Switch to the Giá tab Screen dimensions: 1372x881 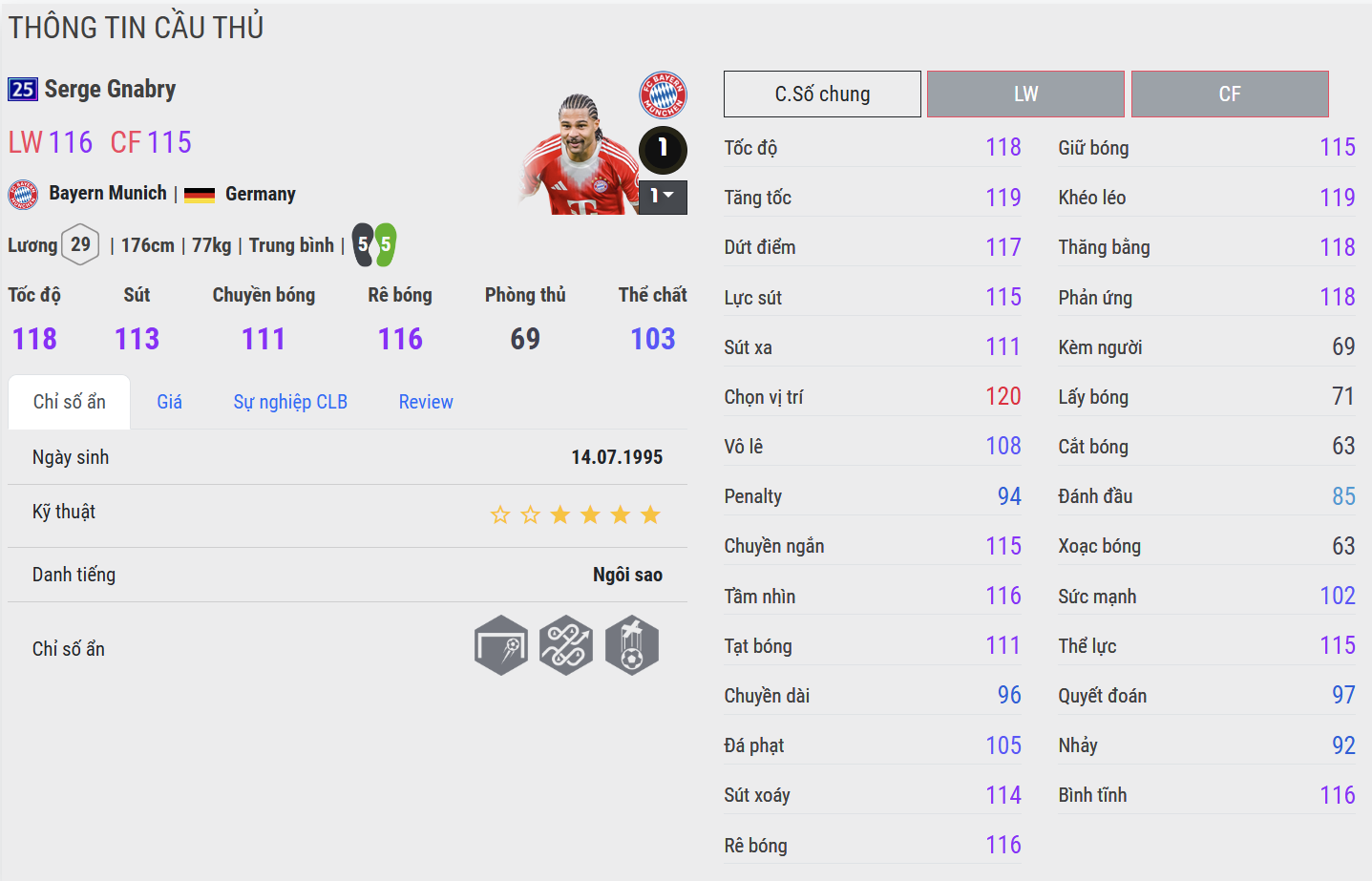pyautogui.click(x=169, y=402)
